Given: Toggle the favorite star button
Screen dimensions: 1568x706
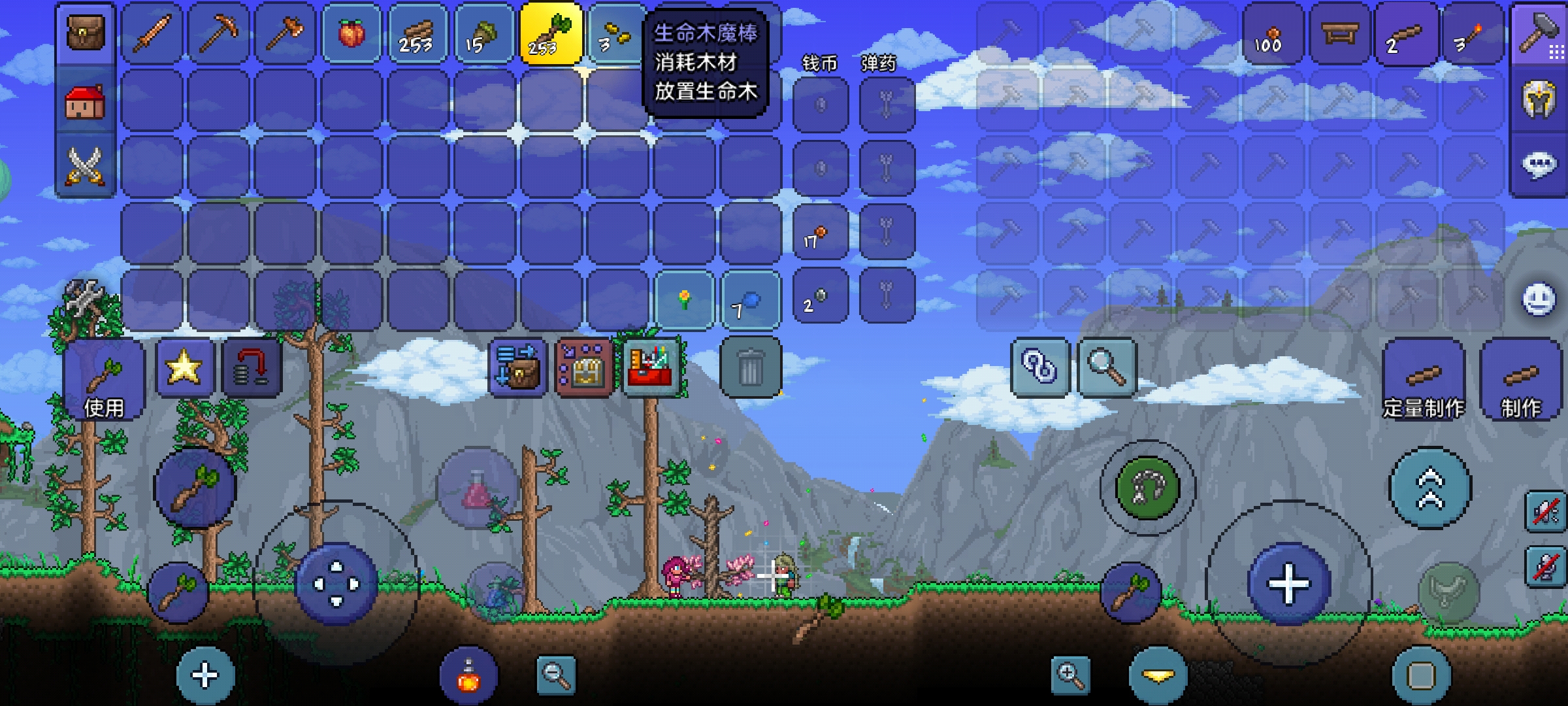Looking at the screenshot, I should 184,367.
